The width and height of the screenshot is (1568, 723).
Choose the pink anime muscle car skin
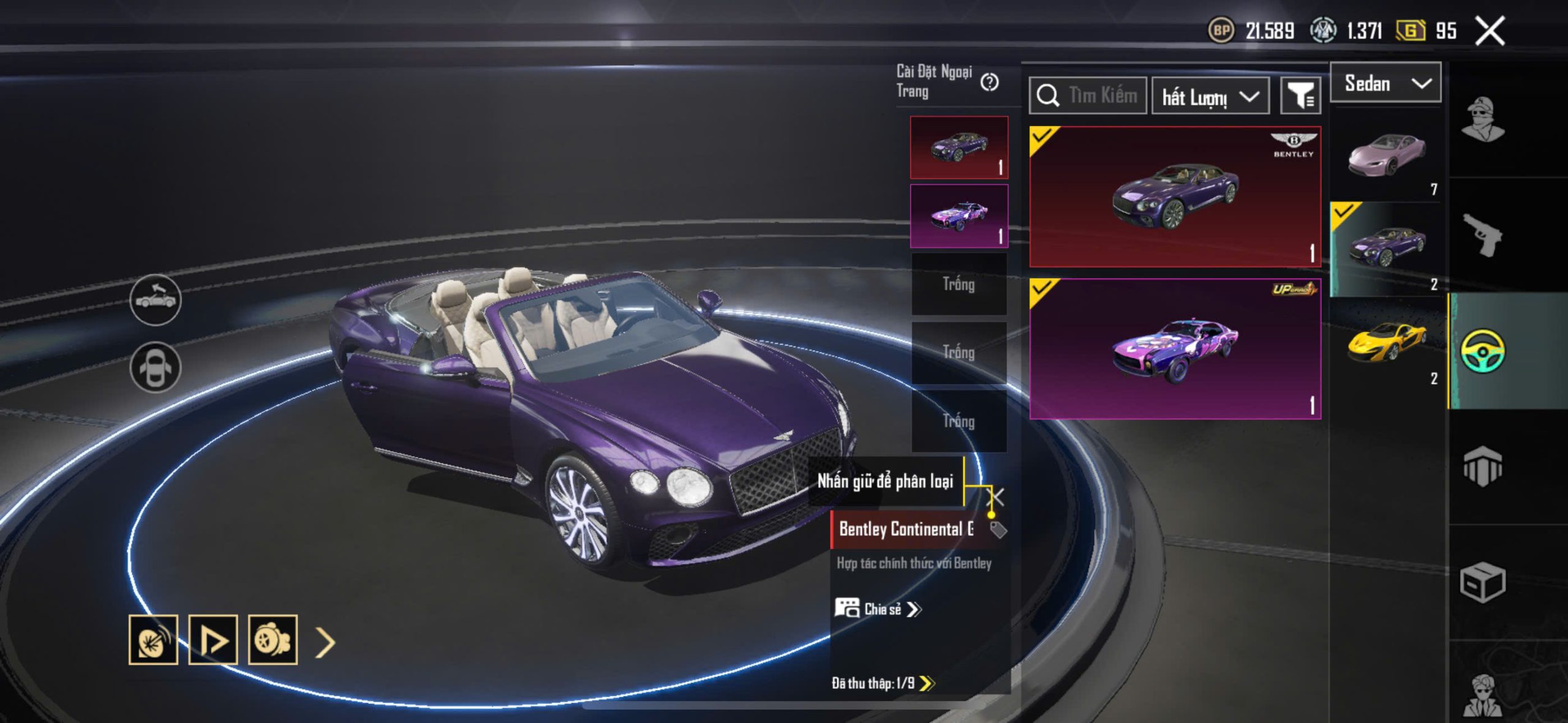[x=1175, y=349]
